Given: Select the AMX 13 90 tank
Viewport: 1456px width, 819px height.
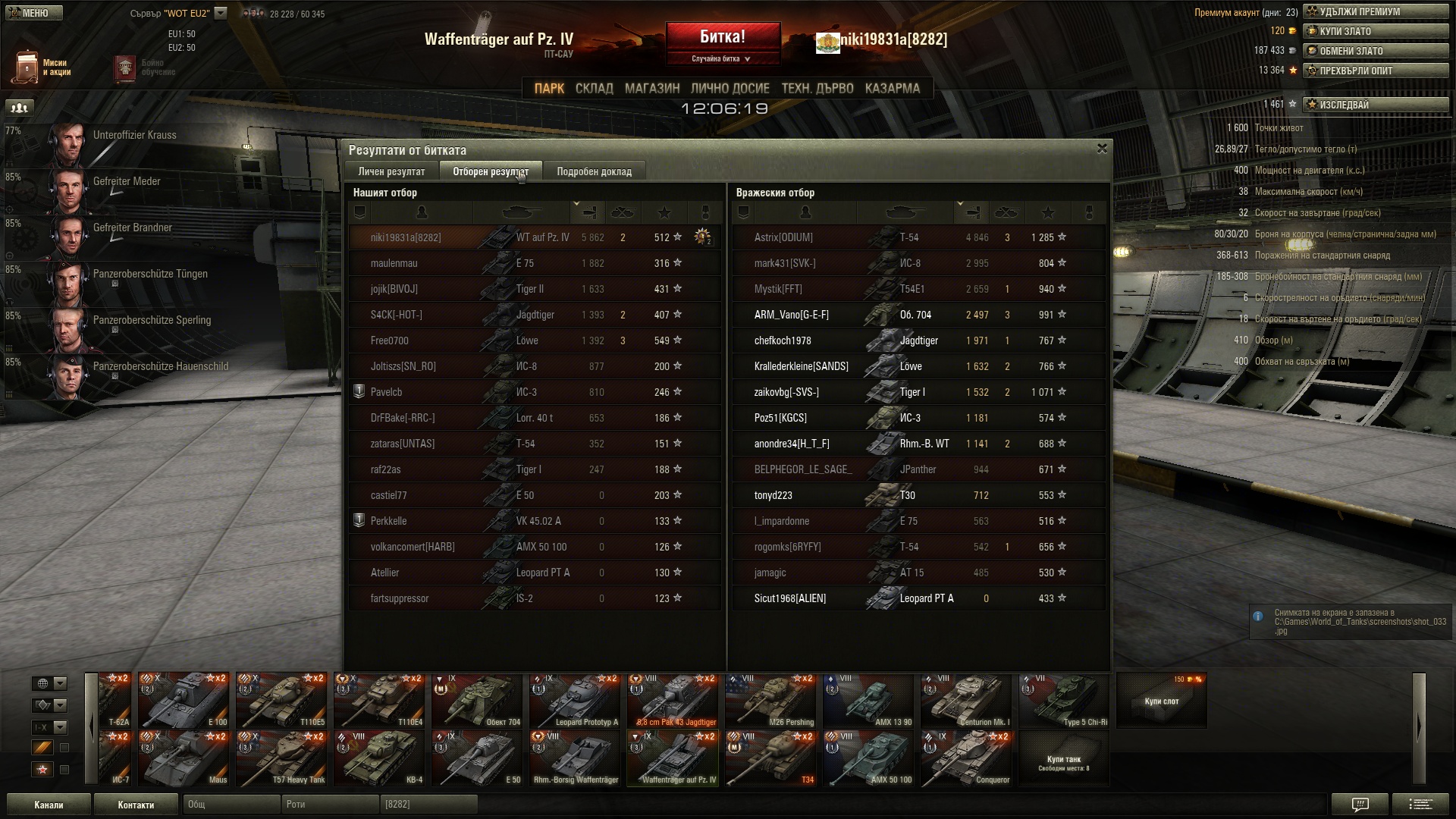Looking at the screenshot, I should [x=868, y=700].
